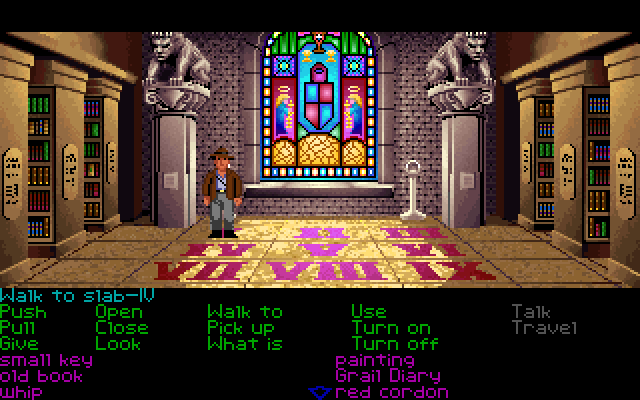Choose the red cordon inventory item
Image resolution: width=640 pixels, height=400 pixels.
click(x=391, y=392)
